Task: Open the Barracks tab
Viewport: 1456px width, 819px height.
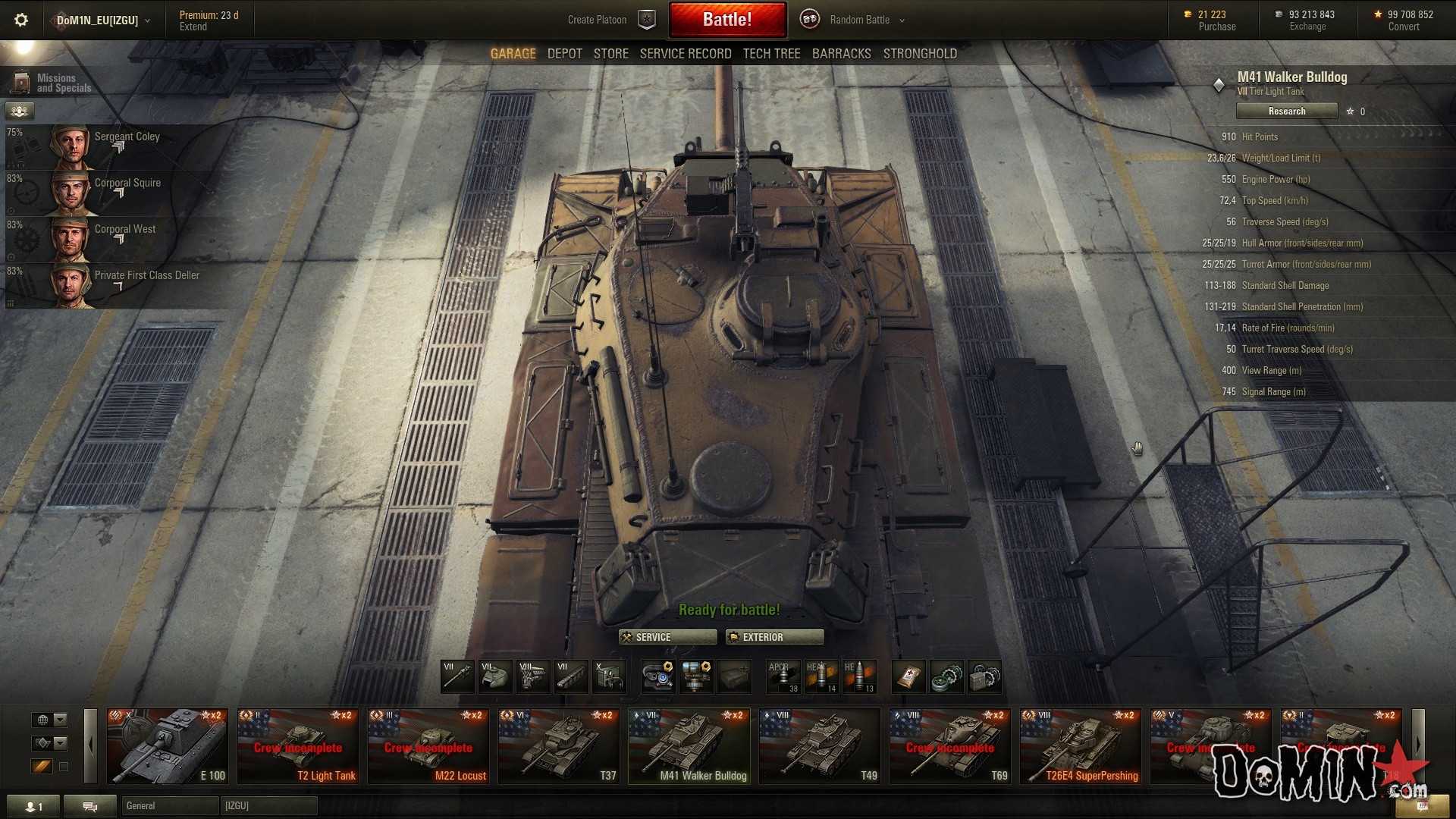Action: pyautogui.click(x=841, y=54)
